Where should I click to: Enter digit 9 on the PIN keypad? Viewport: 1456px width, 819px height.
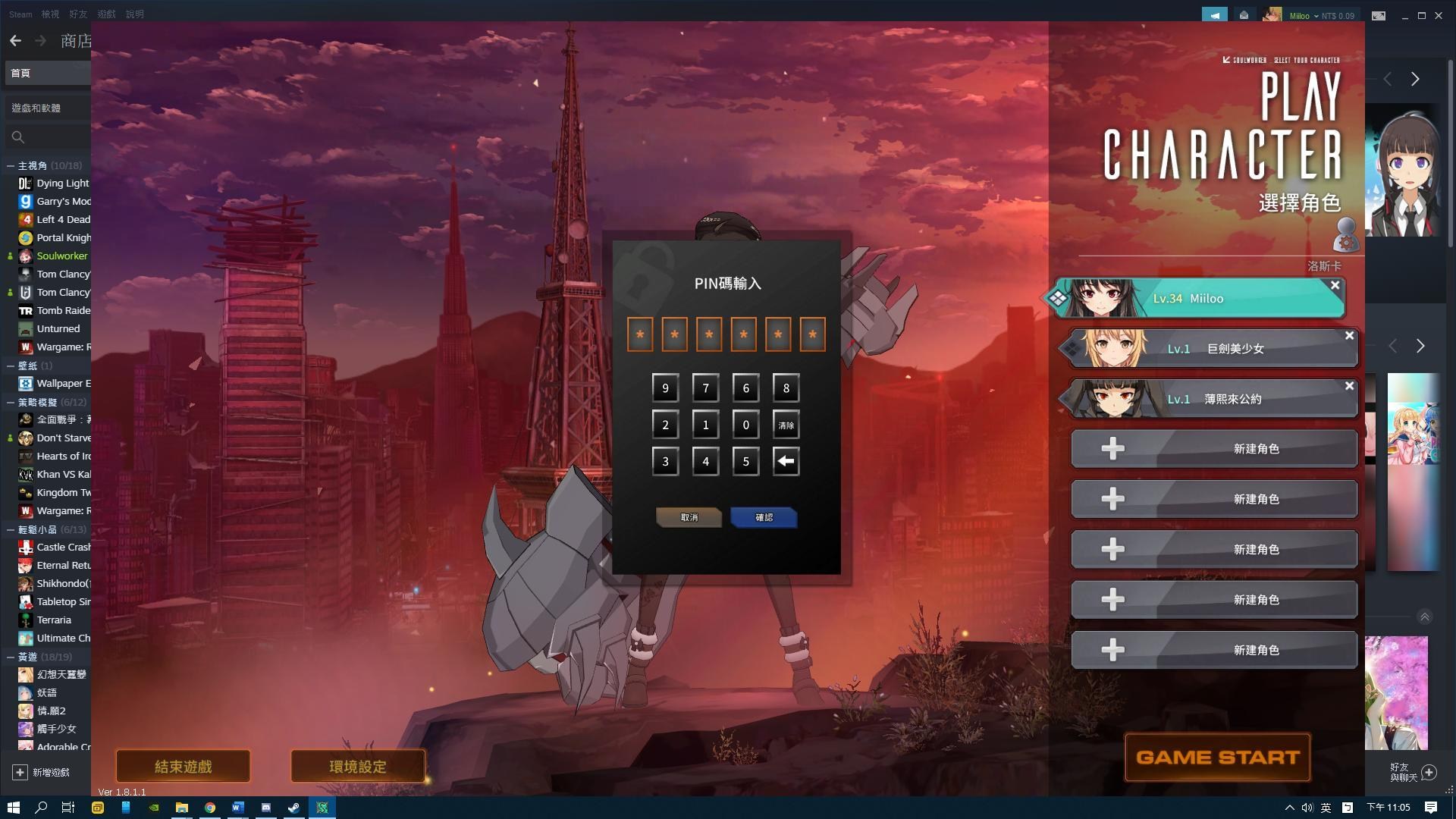pyautogui.click(x=665, y=388)
